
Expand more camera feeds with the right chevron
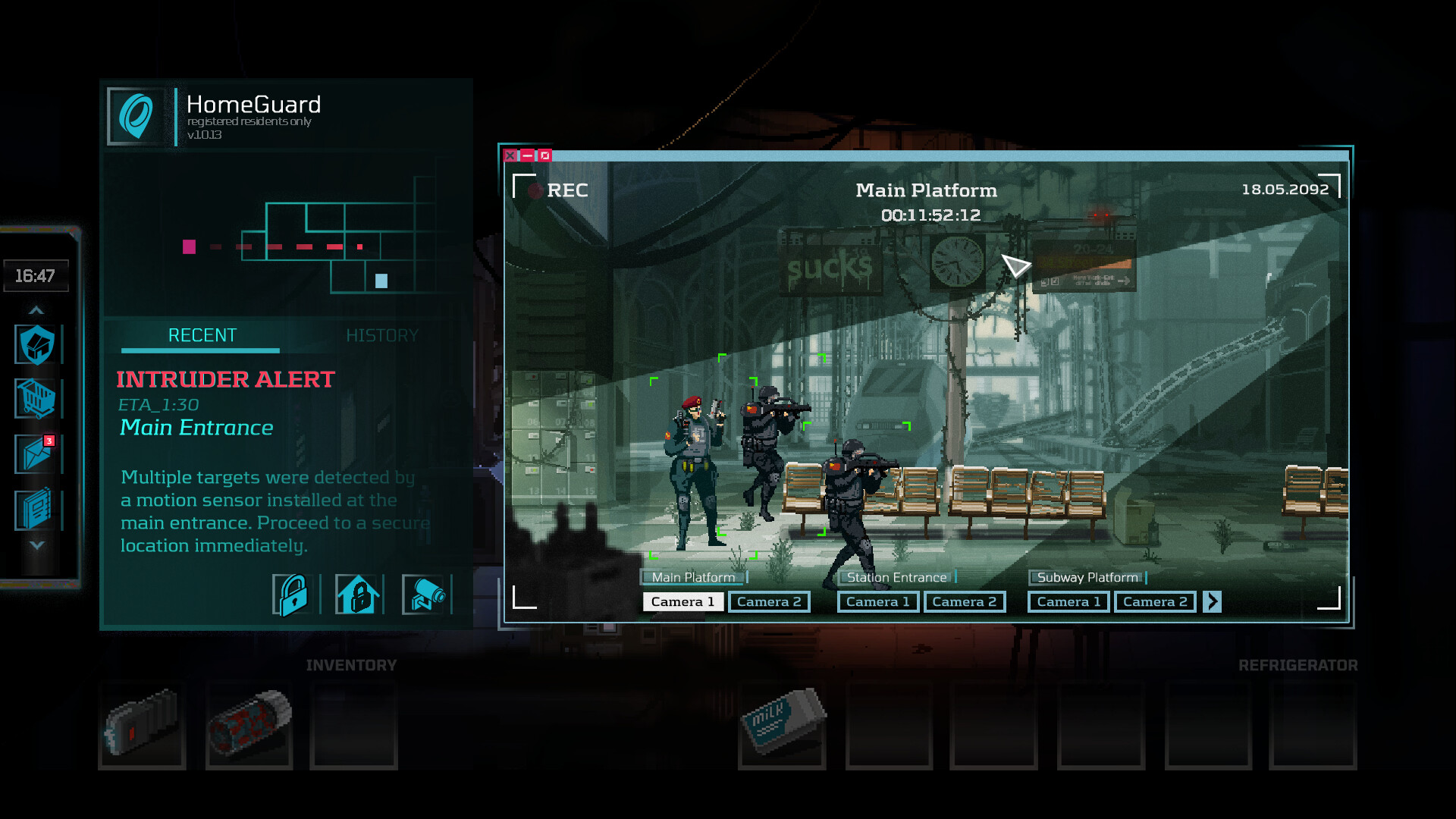(x=1212, y=601)
